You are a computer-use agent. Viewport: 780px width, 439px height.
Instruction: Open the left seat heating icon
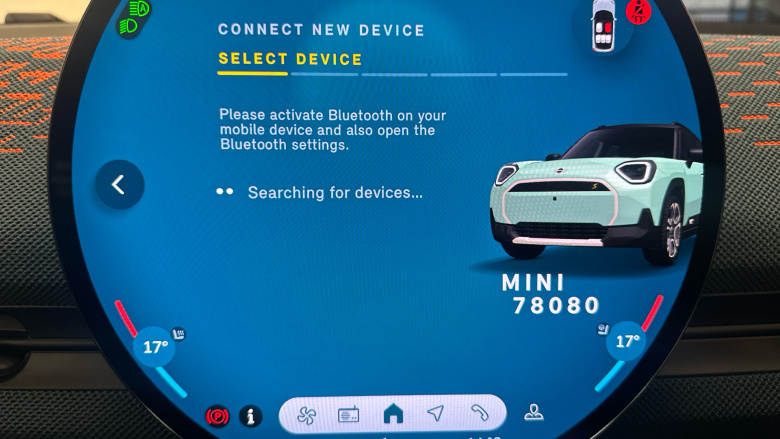coord(178,333)
